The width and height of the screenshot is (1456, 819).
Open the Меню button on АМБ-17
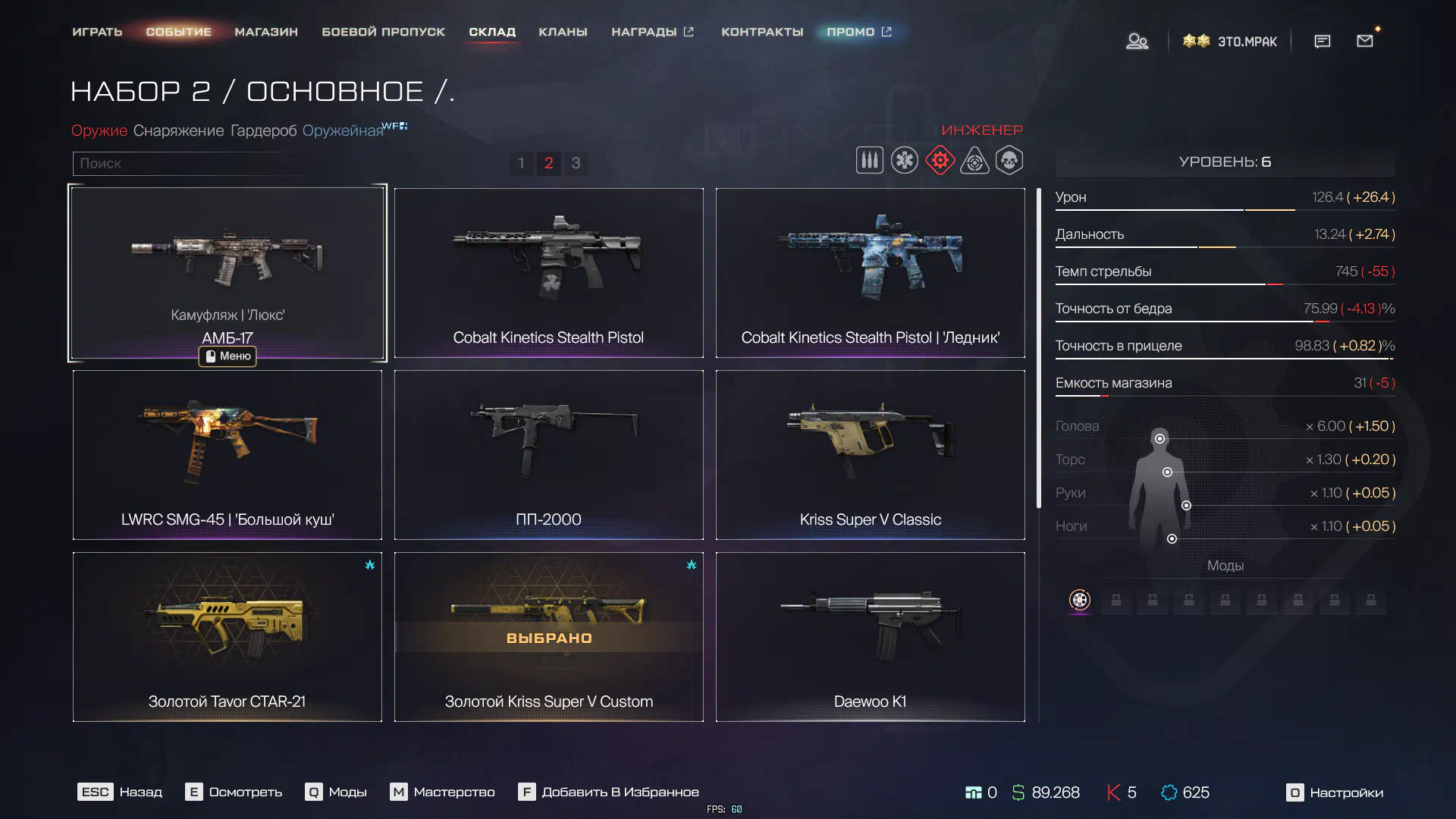(x=227, y=356)
